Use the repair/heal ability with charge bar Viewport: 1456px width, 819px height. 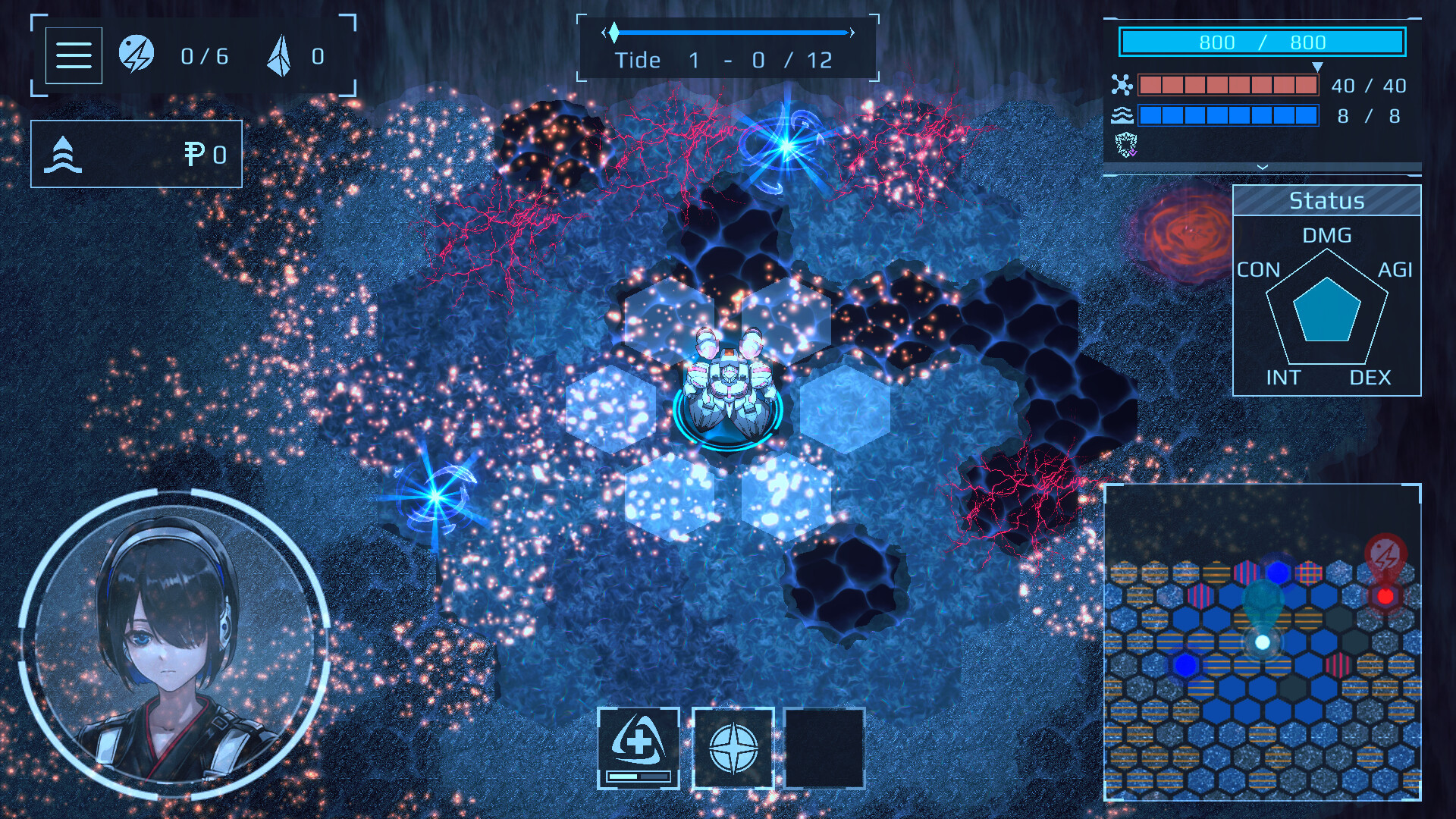[x=639, y=747]
